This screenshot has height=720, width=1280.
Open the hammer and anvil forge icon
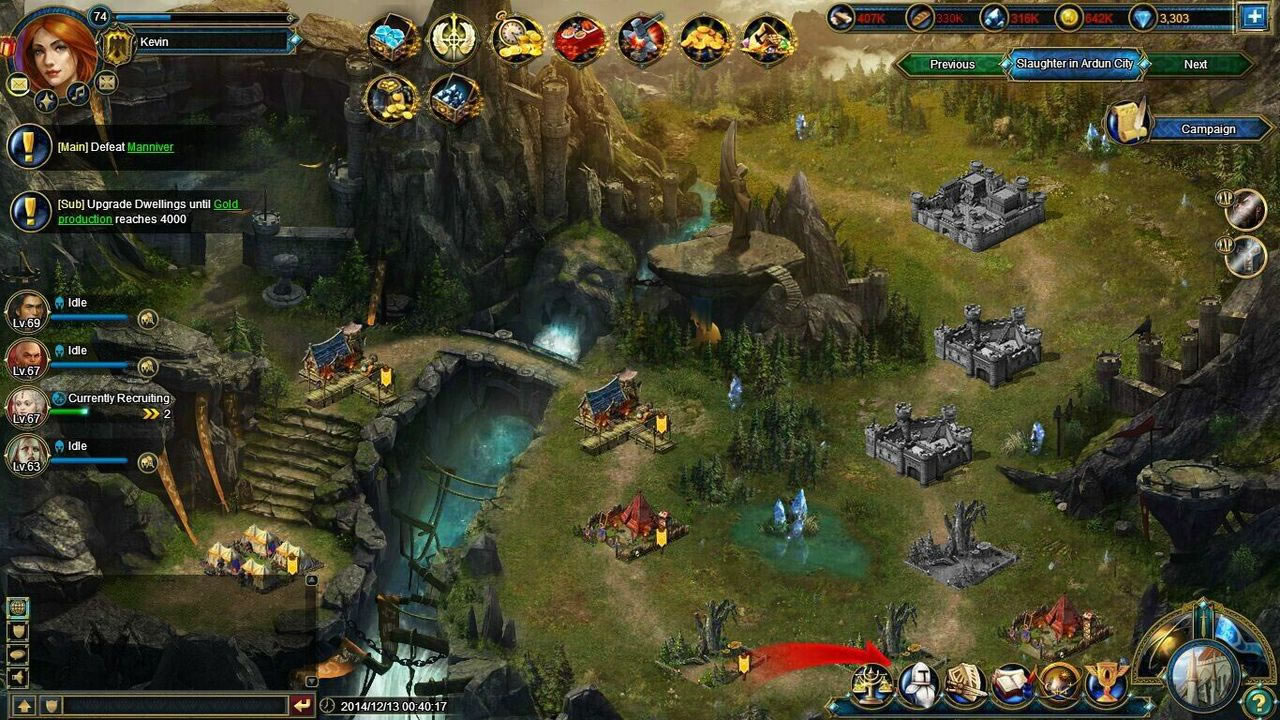pyautogui.click(x=642, y=39)
